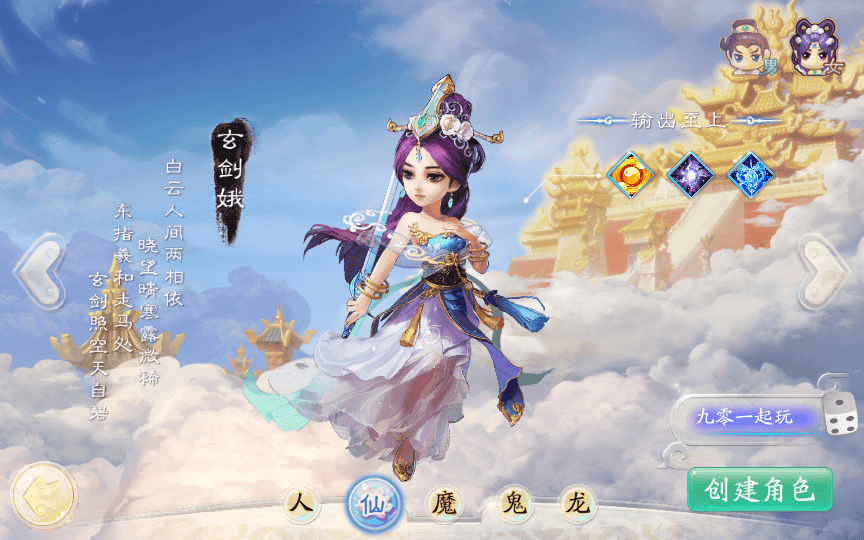View the blue ice crystal skill icon
Image resolution: width=864 pixels, height=540 pixels.
coord(751,174)
